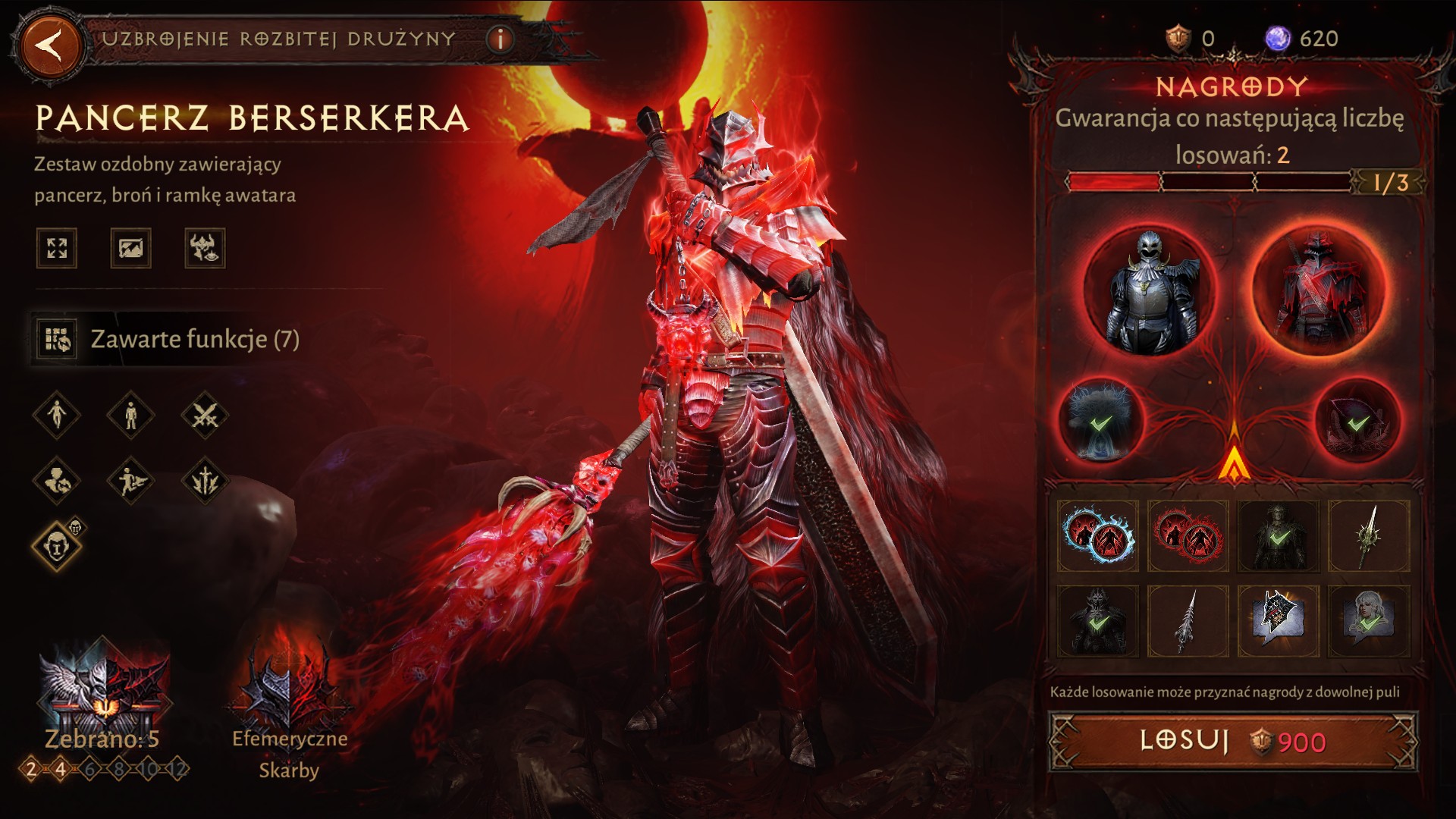The width and height of the screenshot is (1456, 819).
Task: Click the LOSUJ draw button
Action: coord(1232,741)
